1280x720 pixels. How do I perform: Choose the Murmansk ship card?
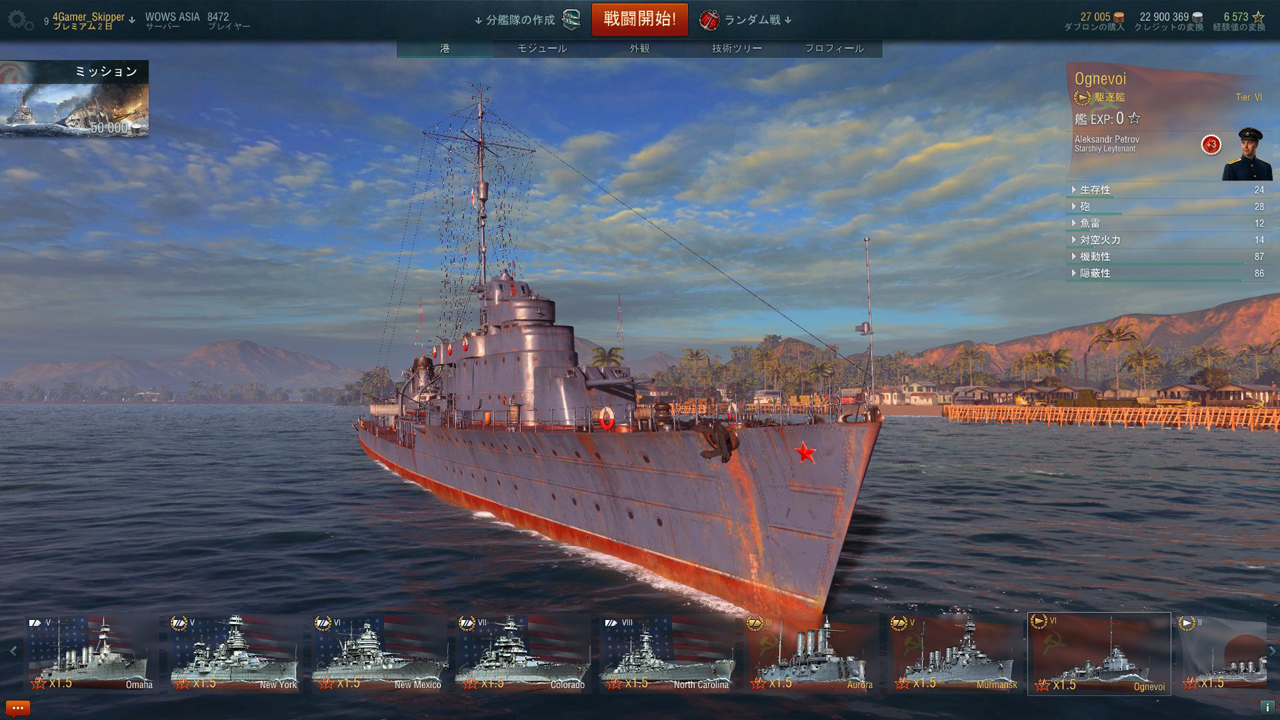click(954, 652)
